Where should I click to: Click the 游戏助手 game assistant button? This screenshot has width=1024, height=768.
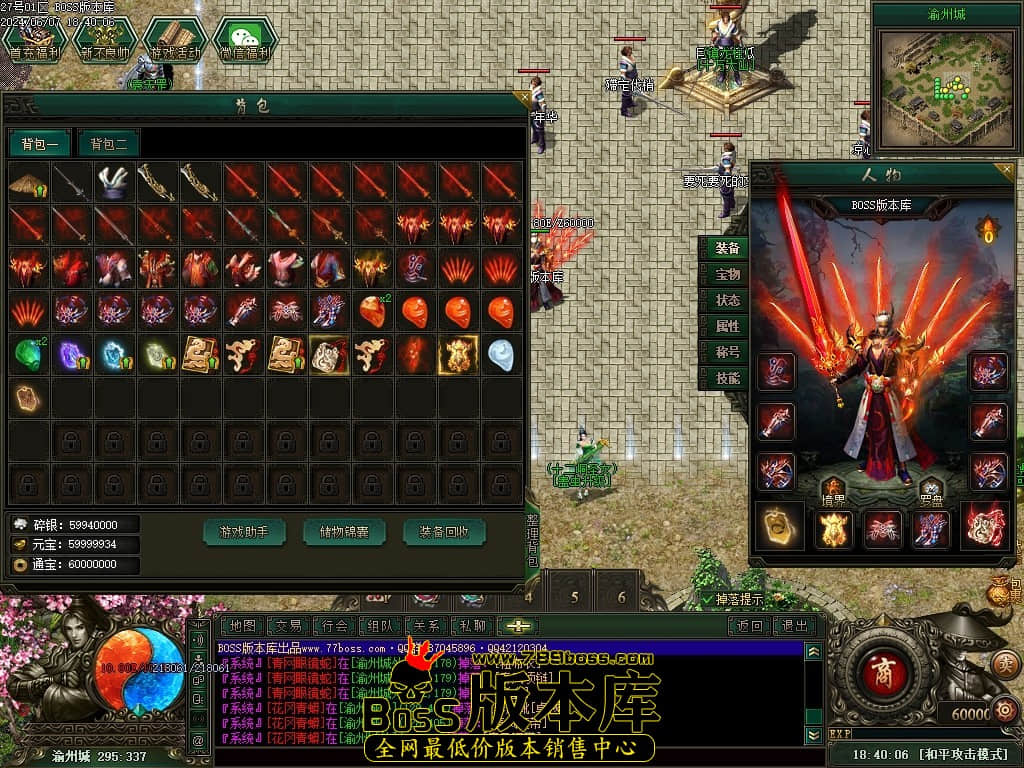point(244,532)
